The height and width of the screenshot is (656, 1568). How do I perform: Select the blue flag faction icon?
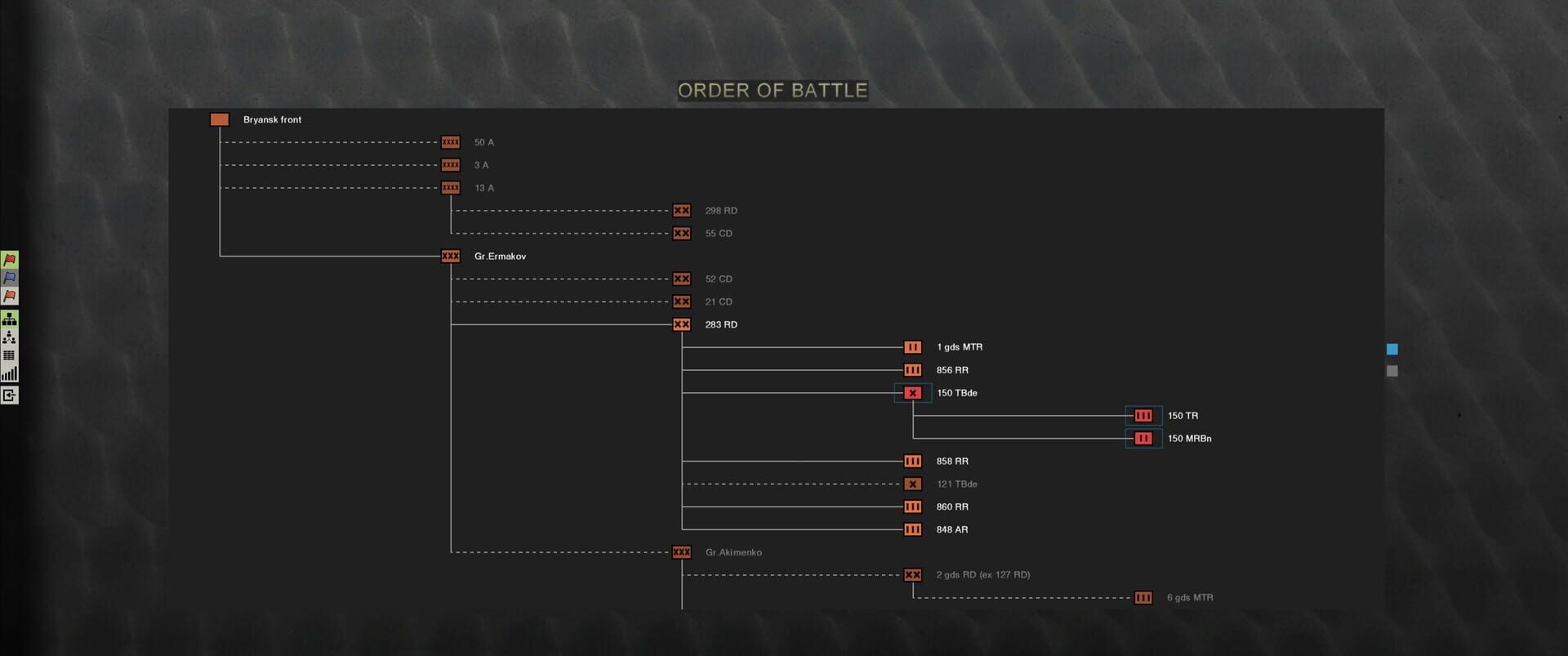(x=10, y=278)
